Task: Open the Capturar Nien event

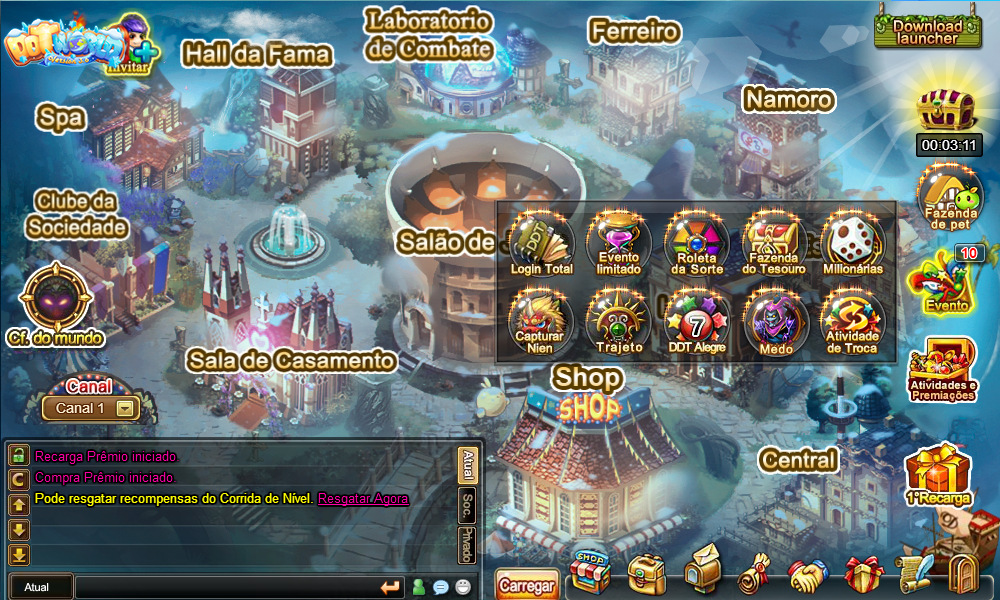Action: coord(541,320)
